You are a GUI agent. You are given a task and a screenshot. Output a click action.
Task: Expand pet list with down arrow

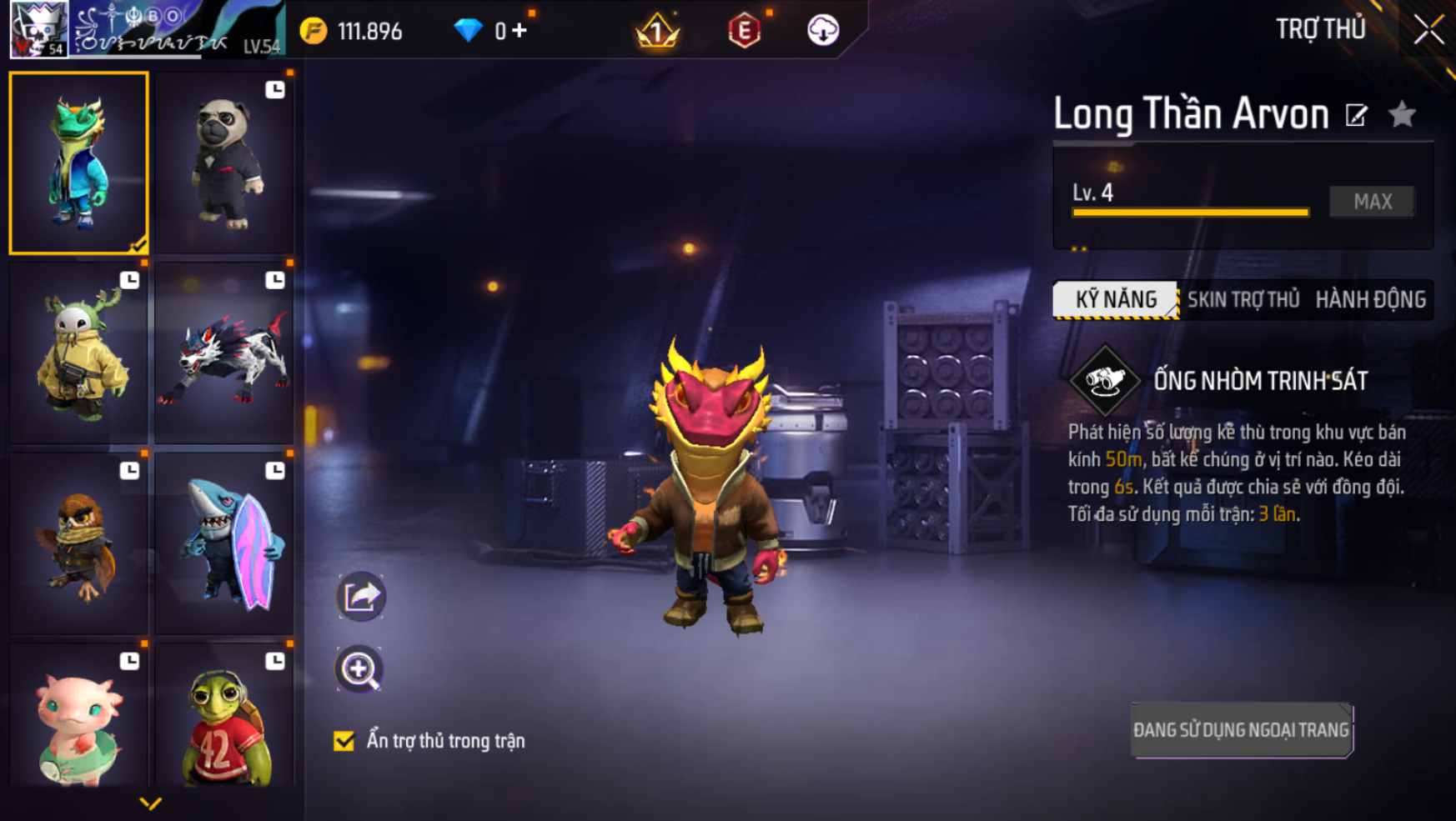(x=150, y=803)
